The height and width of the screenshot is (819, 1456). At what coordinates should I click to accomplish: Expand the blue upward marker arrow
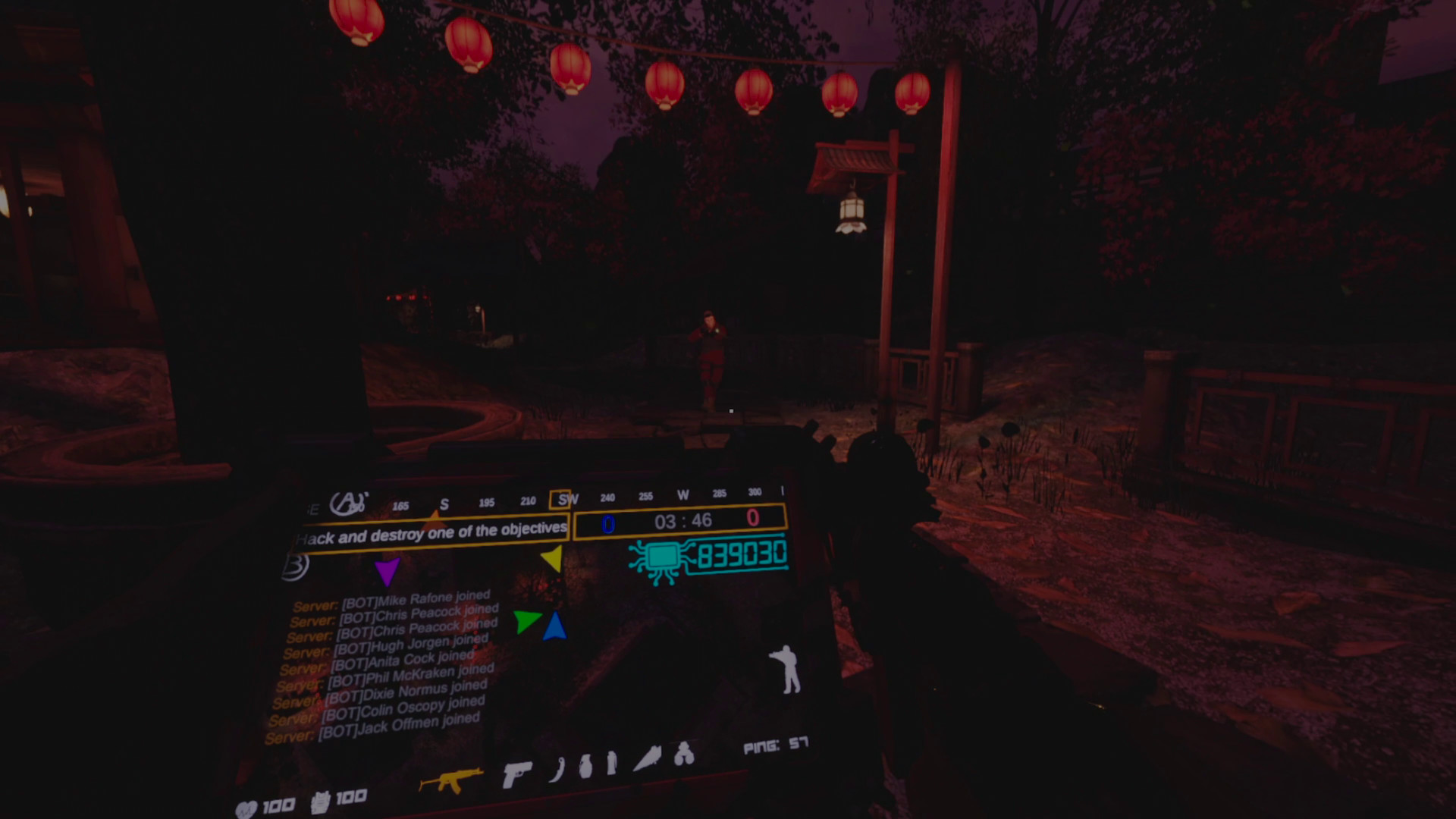(556, 626)
